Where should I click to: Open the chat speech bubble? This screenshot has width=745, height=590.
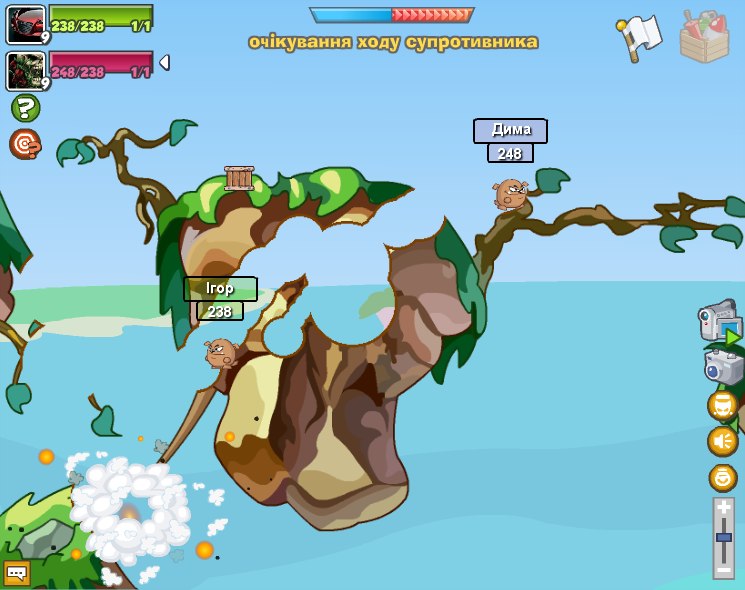(x=17, y=573)
